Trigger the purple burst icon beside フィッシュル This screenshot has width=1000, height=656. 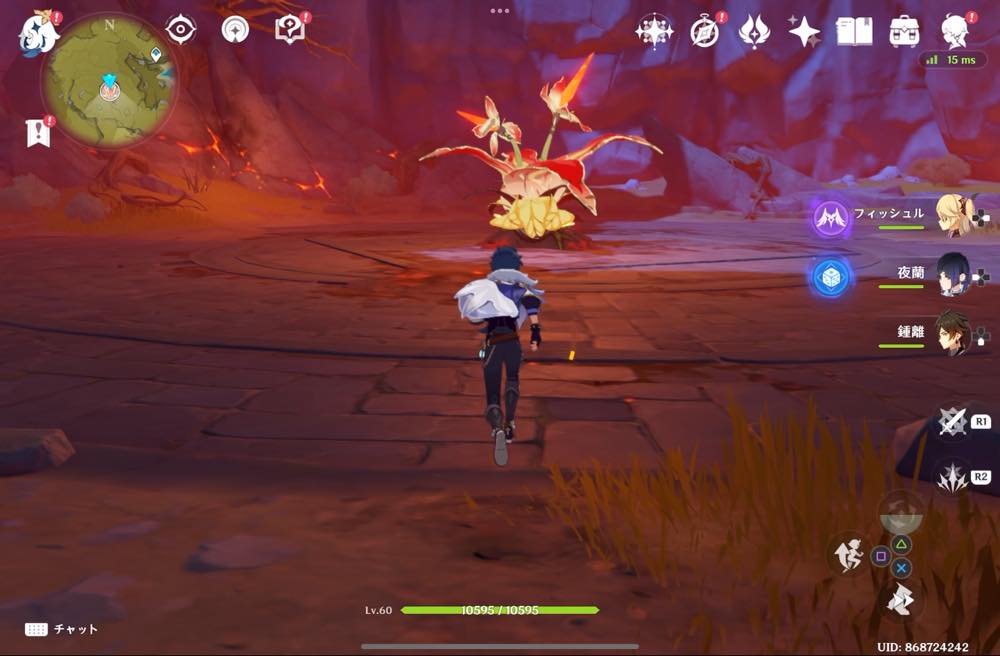coord(831,218)
